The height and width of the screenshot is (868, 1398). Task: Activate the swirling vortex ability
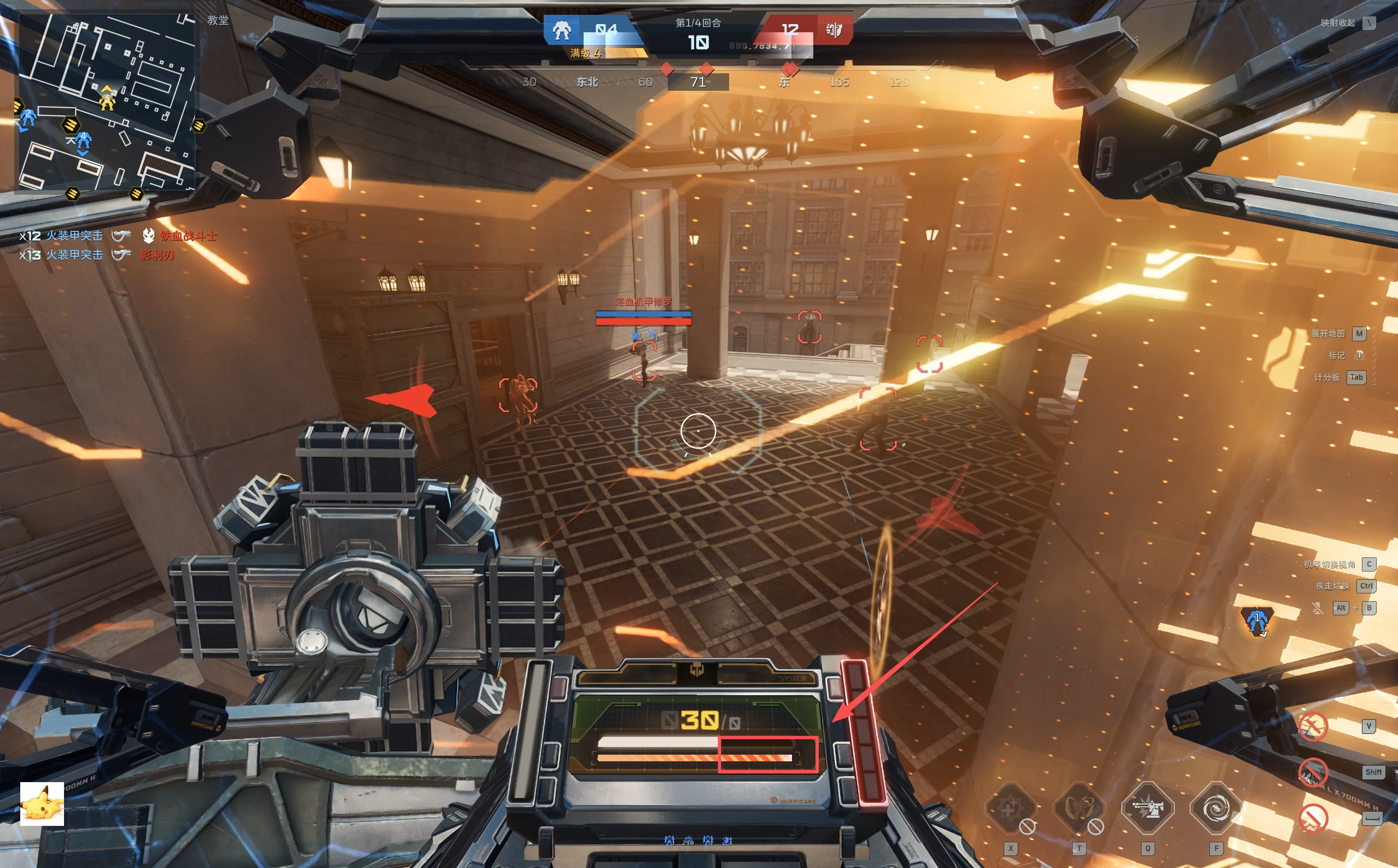point(1216,808)
